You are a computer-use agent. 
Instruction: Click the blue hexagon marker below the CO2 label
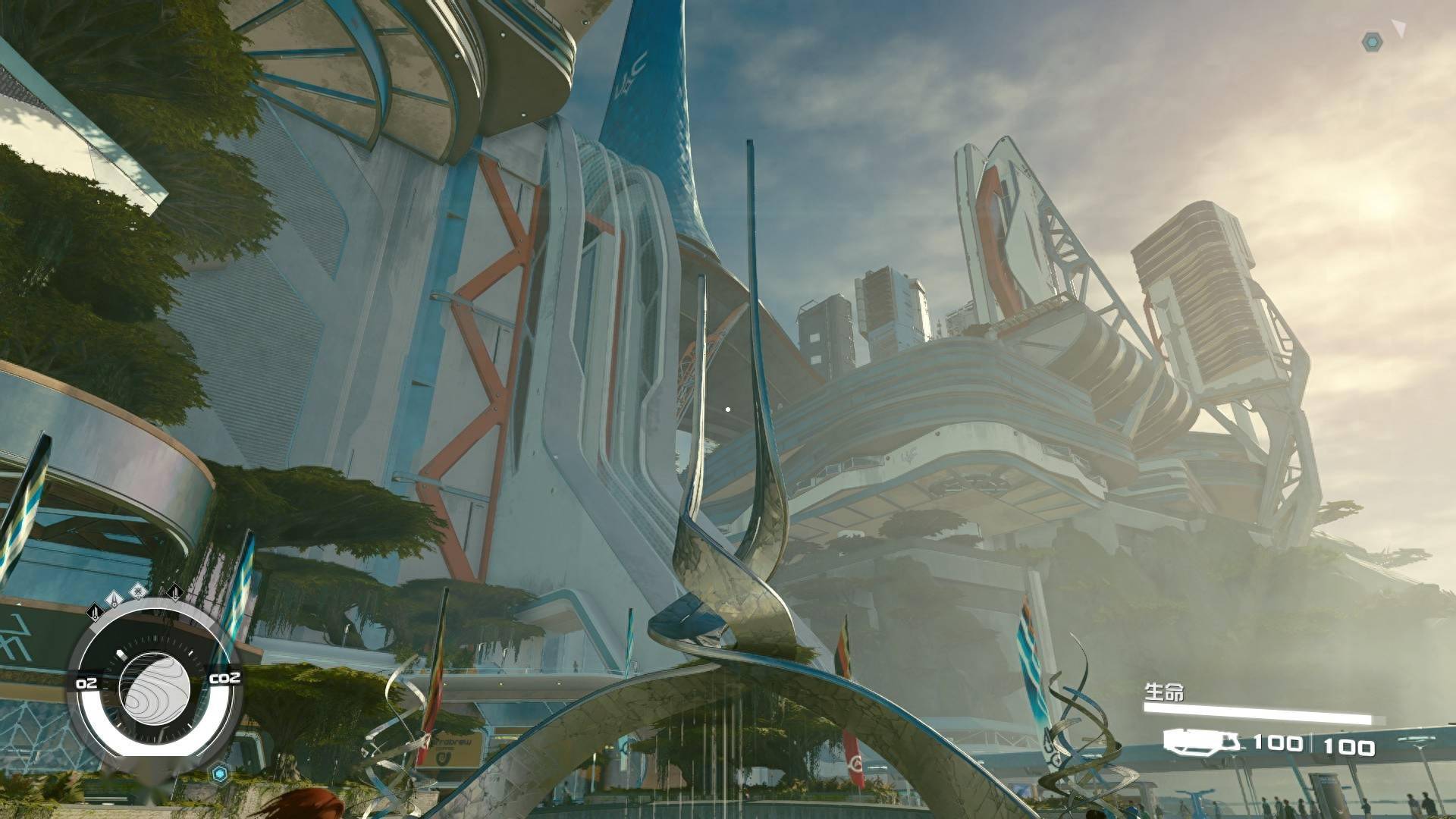coord(220,773)
